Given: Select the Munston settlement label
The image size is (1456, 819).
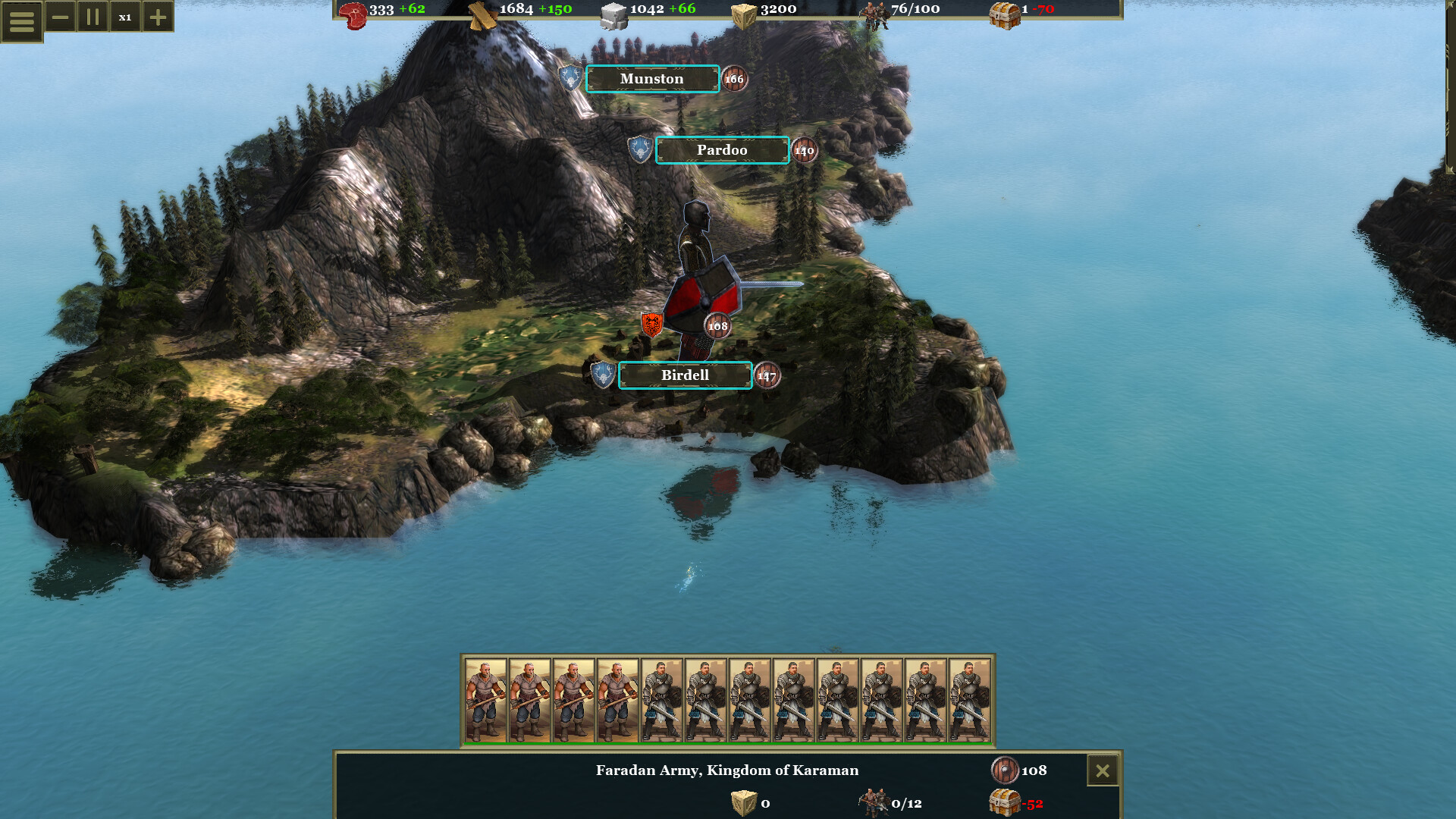Looking at the screenshot, I should (x=652, y=79).
